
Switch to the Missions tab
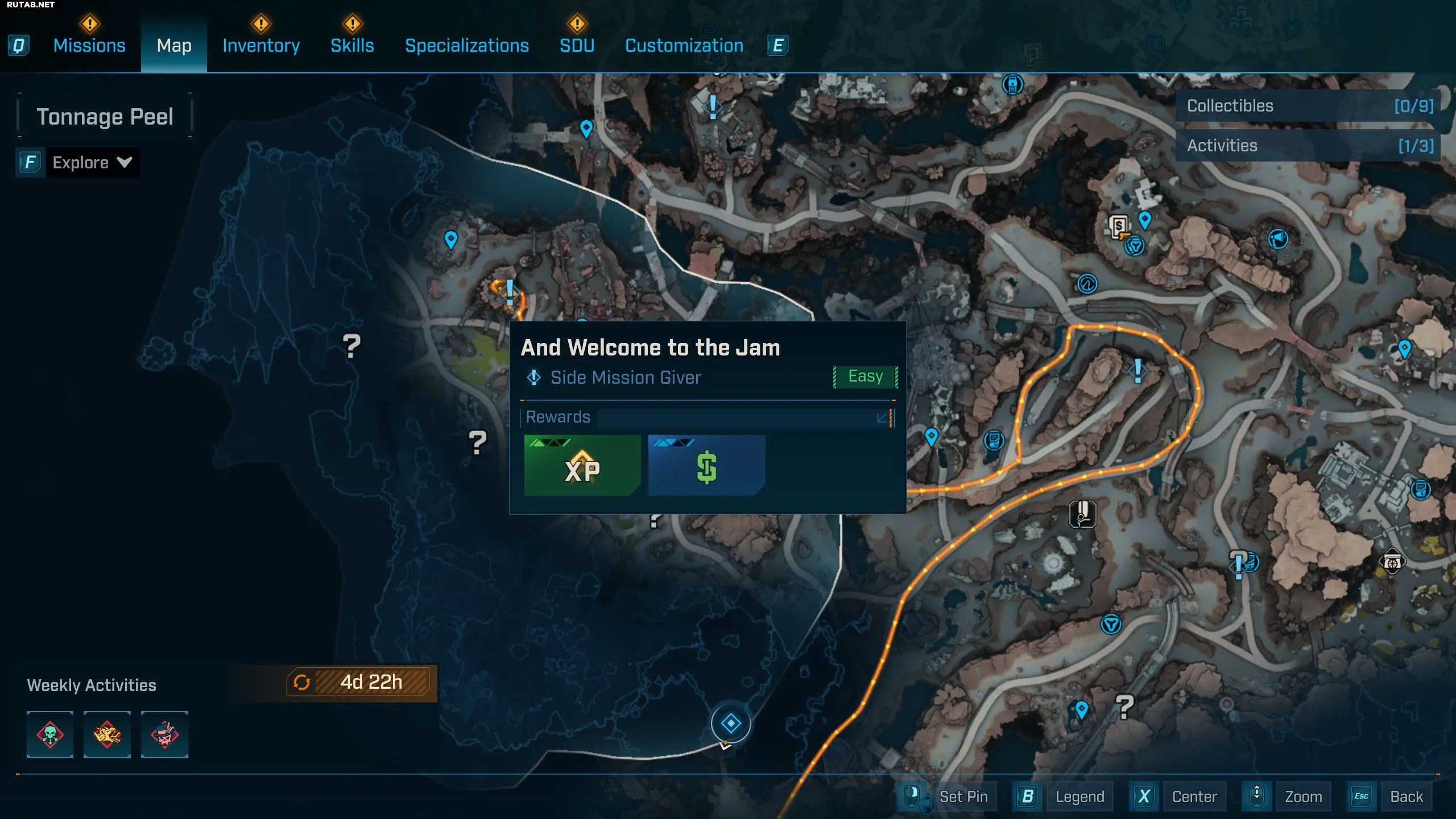point(89,45)
